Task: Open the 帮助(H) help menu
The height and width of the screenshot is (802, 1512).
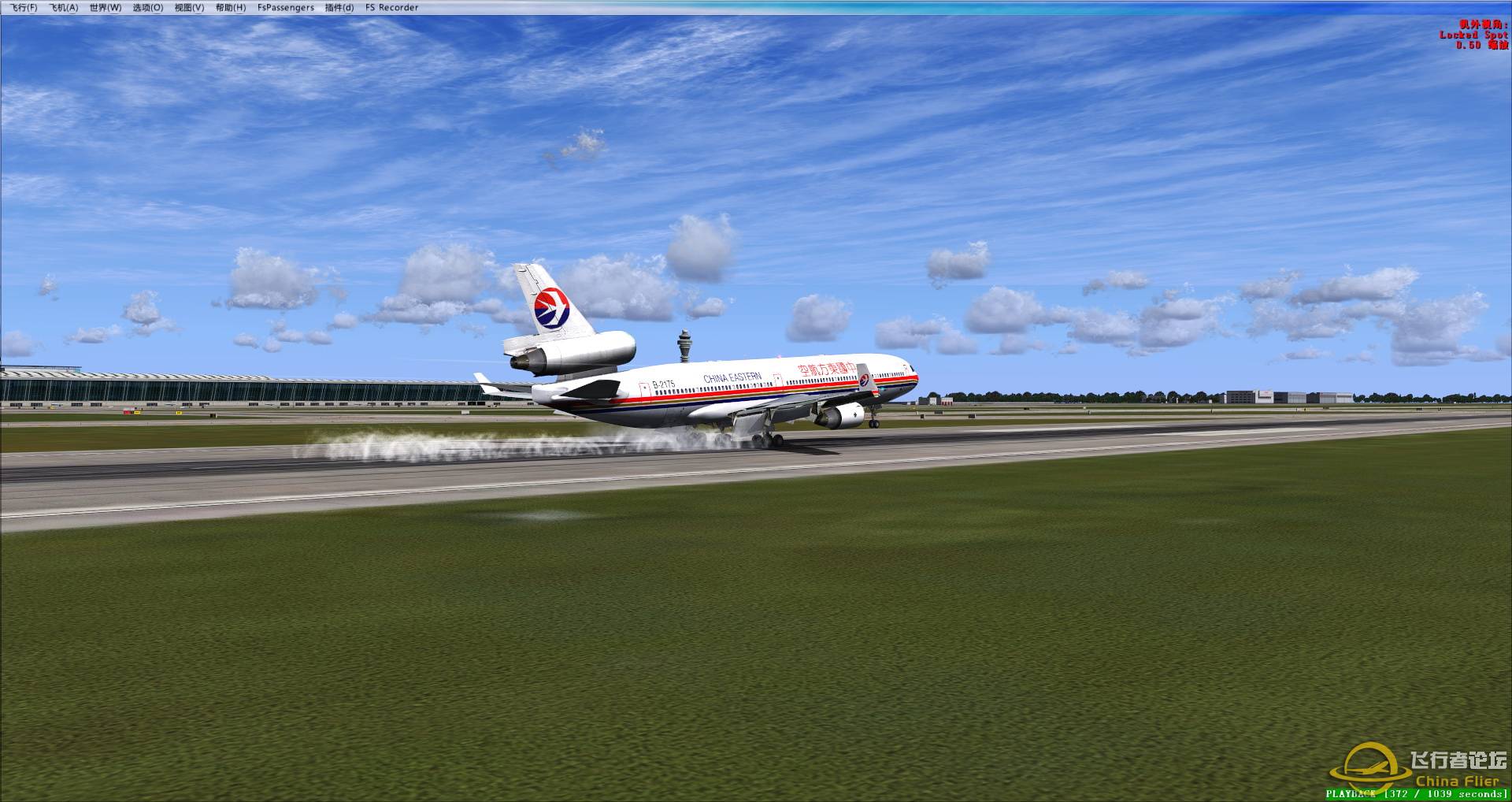Action: [231, 7]
